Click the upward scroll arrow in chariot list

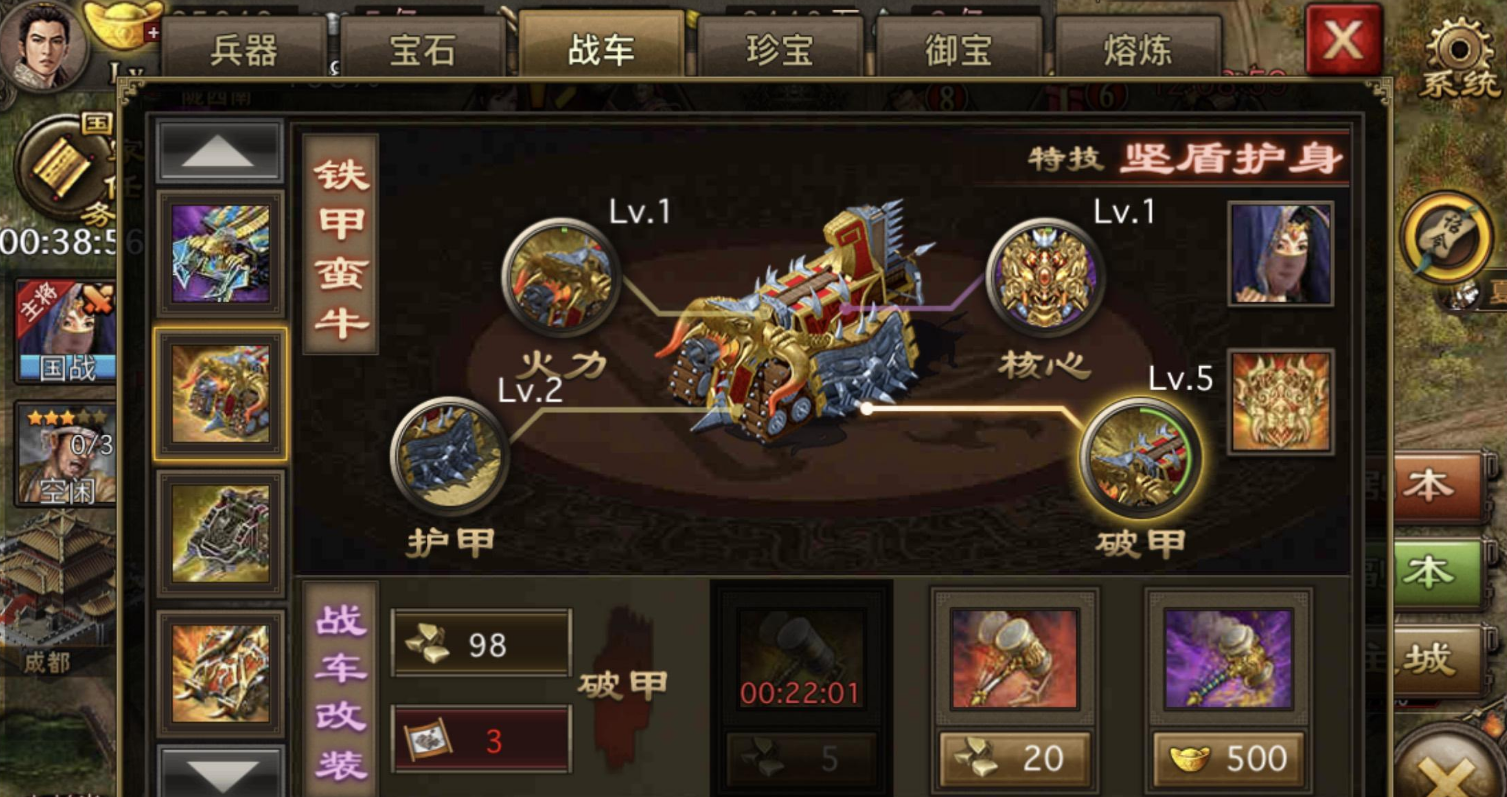click(219, 149)
